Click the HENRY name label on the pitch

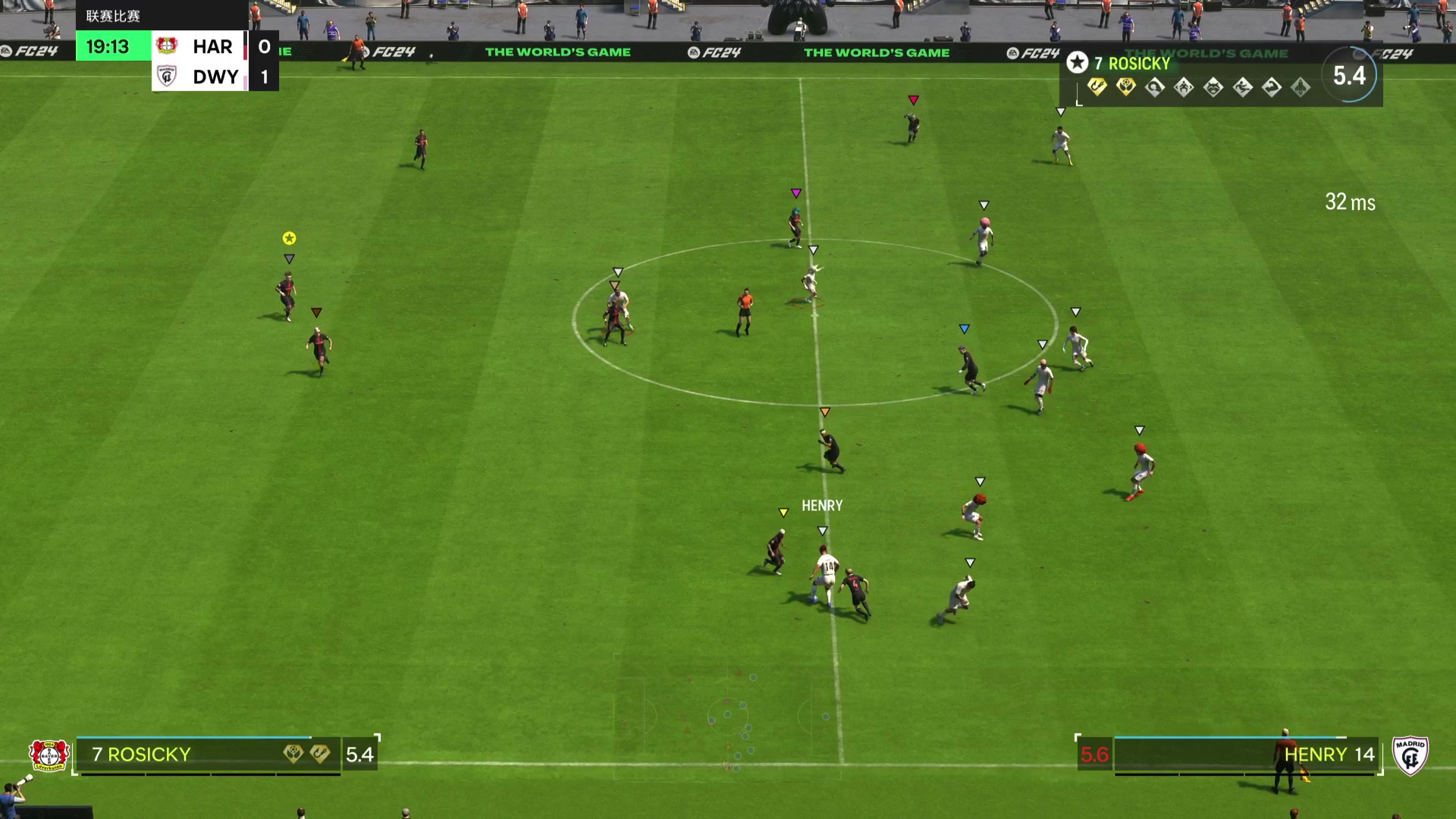point(822,504)
